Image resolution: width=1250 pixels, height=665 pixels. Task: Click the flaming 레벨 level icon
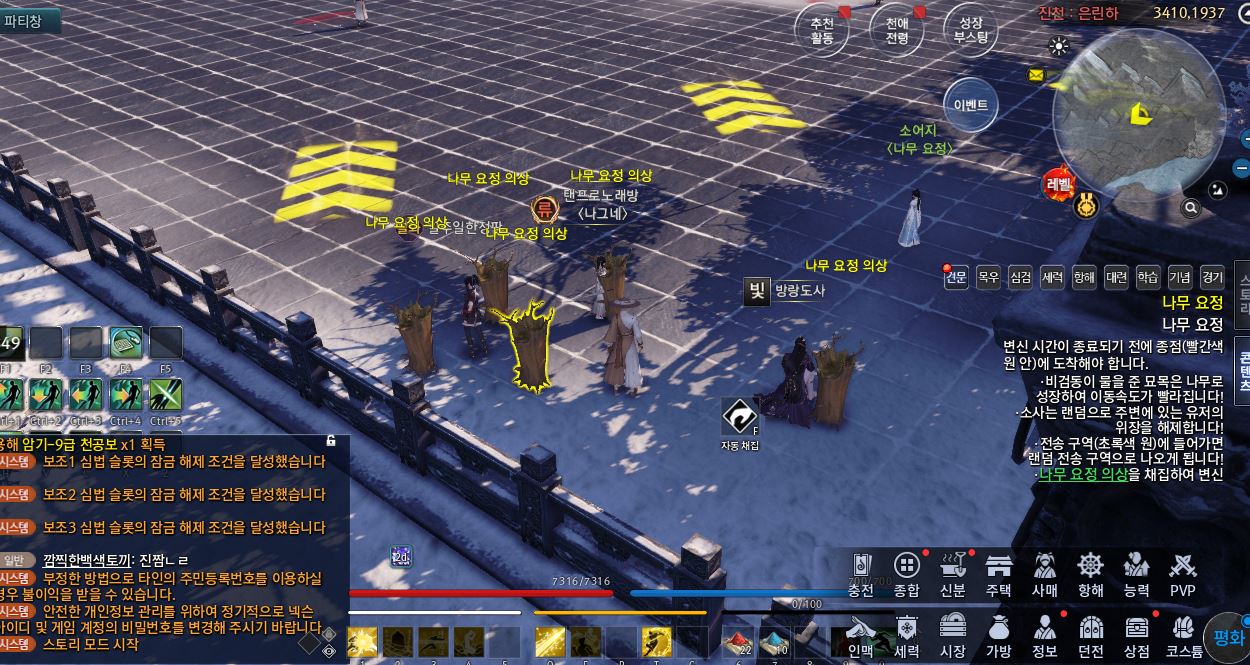(x=1058, y=184)
